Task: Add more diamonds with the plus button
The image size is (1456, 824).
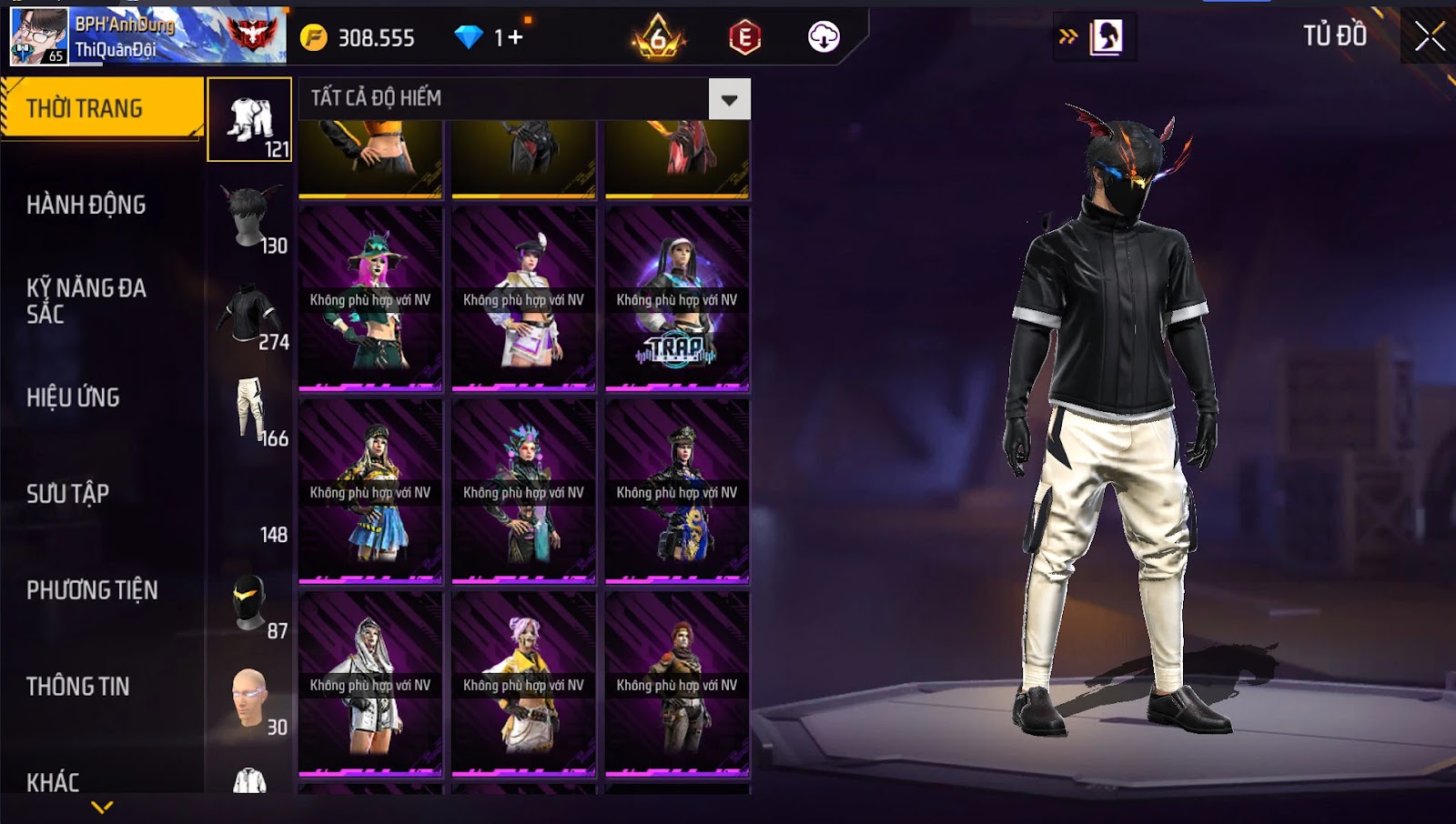Action: (516, 37)
